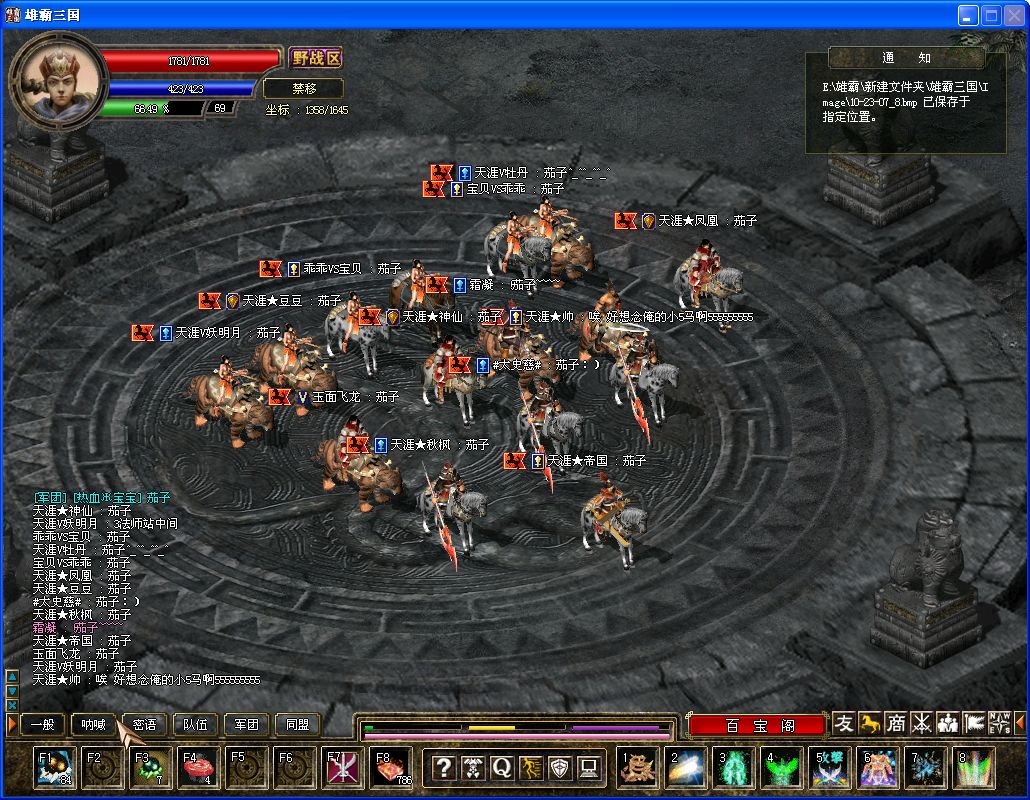This screenshot has height=800, width=1030.
Task: Use the F8 slot item with 786 count
Action: tap(390, 768)
